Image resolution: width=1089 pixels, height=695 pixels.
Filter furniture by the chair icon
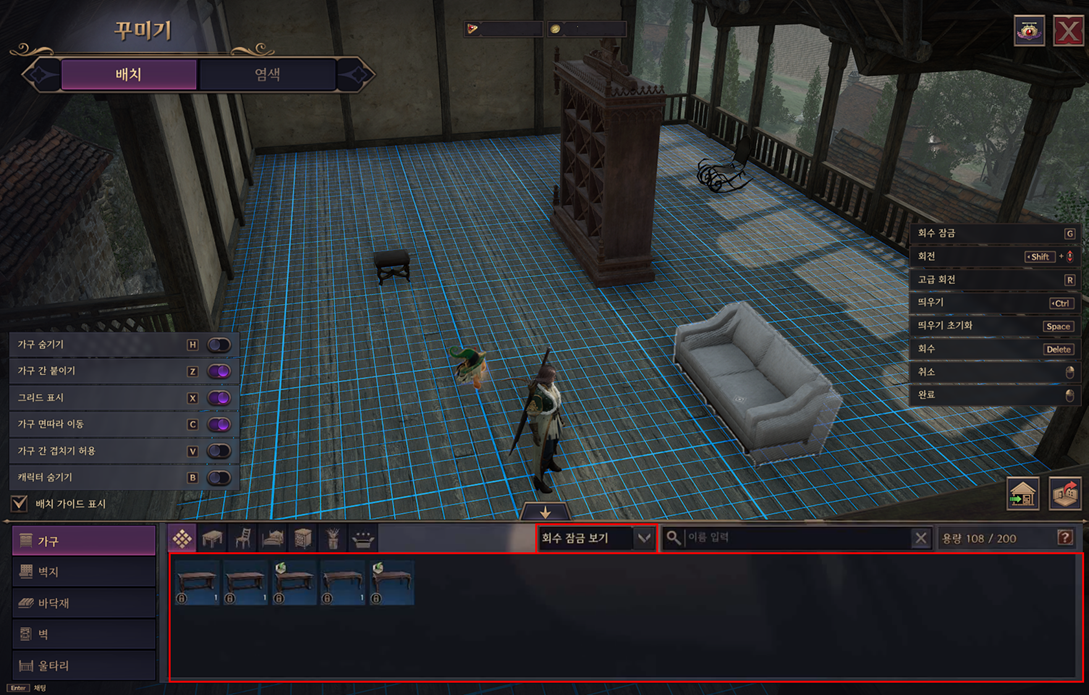(x=242, y=539)
